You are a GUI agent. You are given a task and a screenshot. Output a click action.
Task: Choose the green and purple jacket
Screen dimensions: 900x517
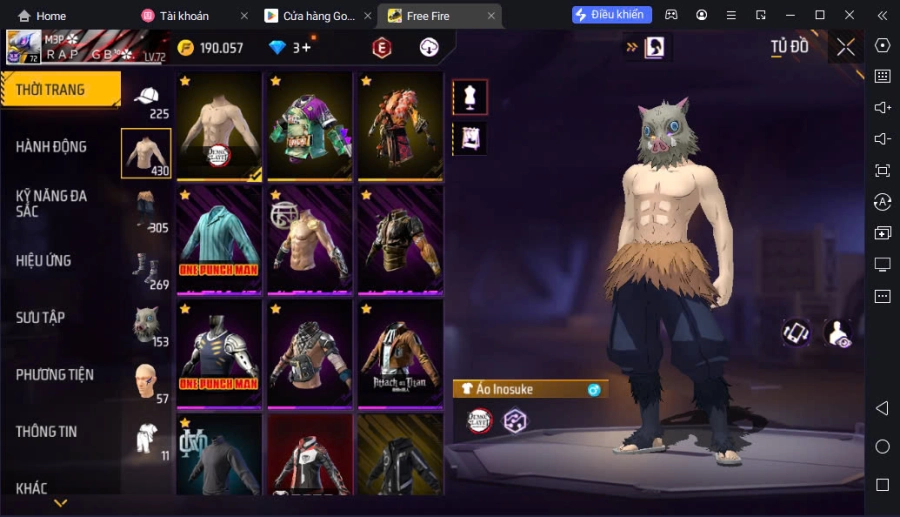[x=310, y=126]
